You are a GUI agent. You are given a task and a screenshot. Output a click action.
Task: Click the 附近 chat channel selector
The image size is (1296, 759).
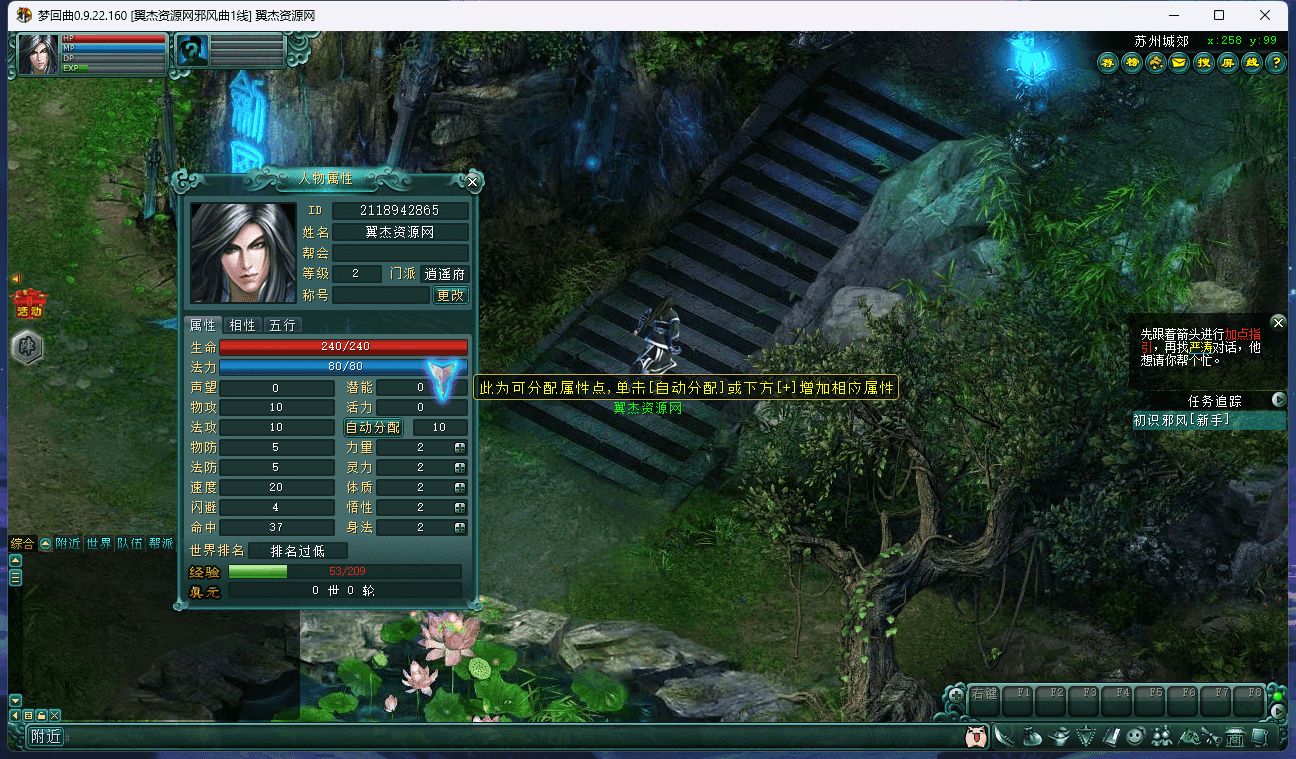[x=46, y=737]
